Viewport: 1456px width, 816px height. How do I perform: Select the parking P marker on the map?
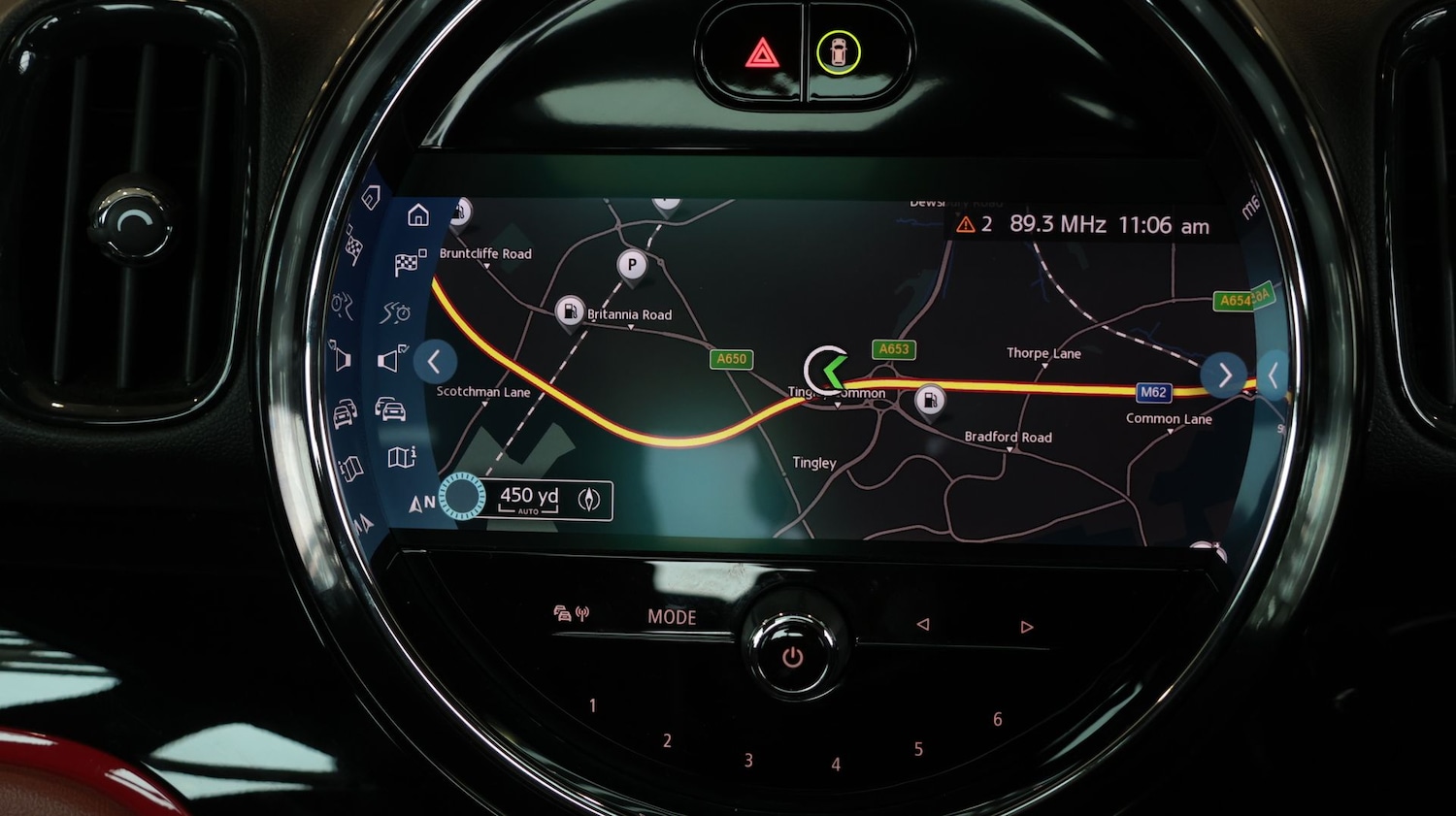pyautogui.click(x=632, y=265)
